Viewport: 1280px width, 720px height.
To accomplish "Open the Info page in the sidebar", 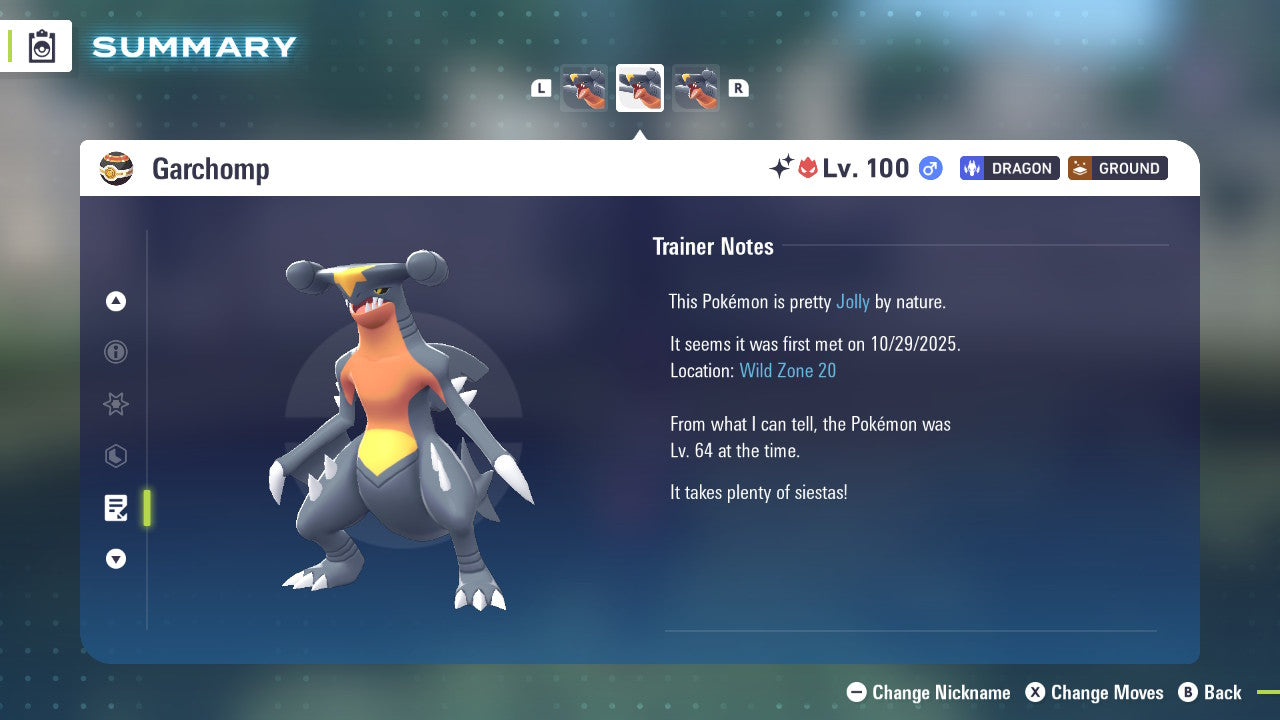I will [x=115, y=352].
